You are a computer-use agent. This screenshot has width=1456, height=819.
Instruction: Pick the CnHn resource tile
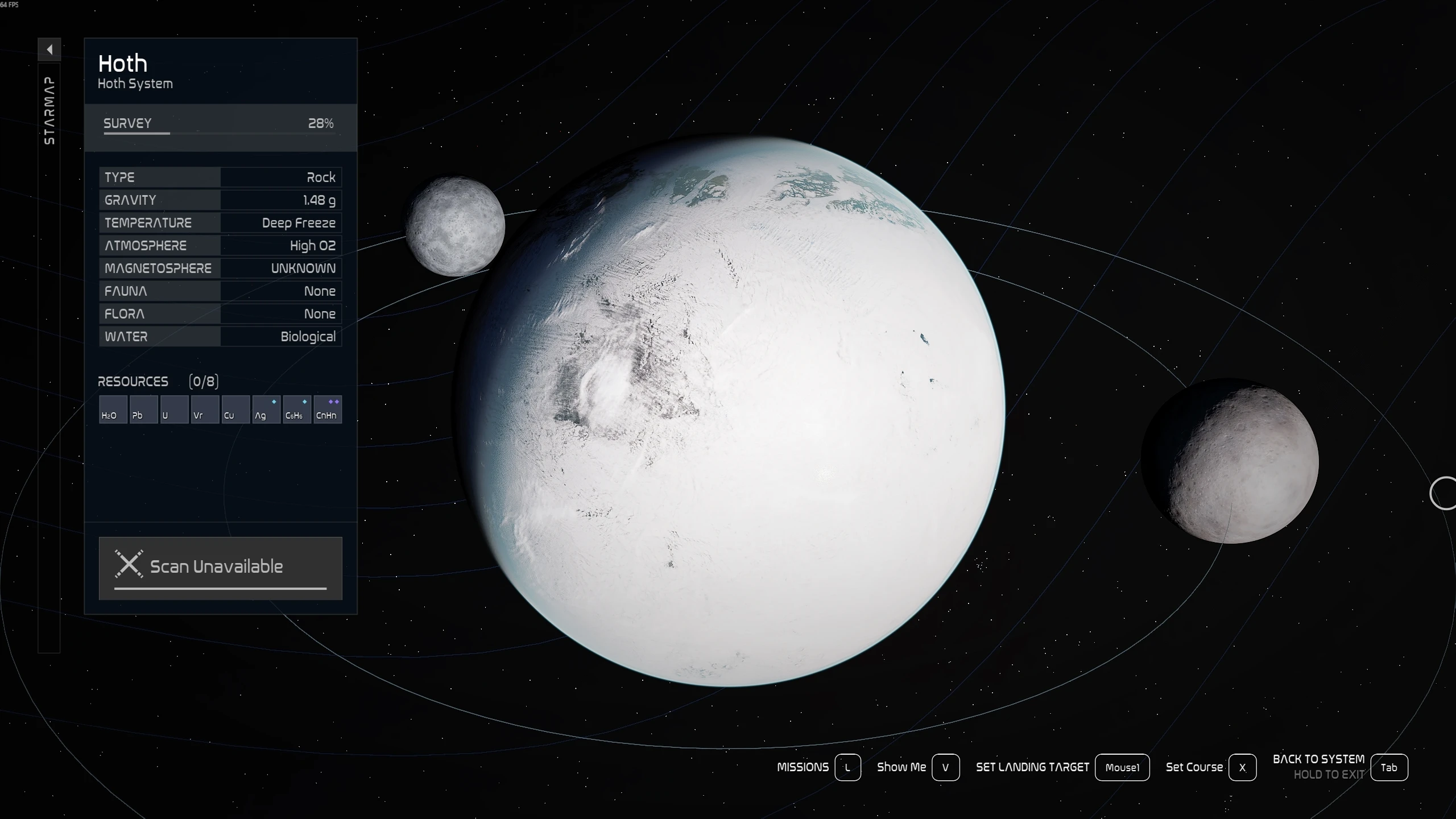(x=328, y=409)
